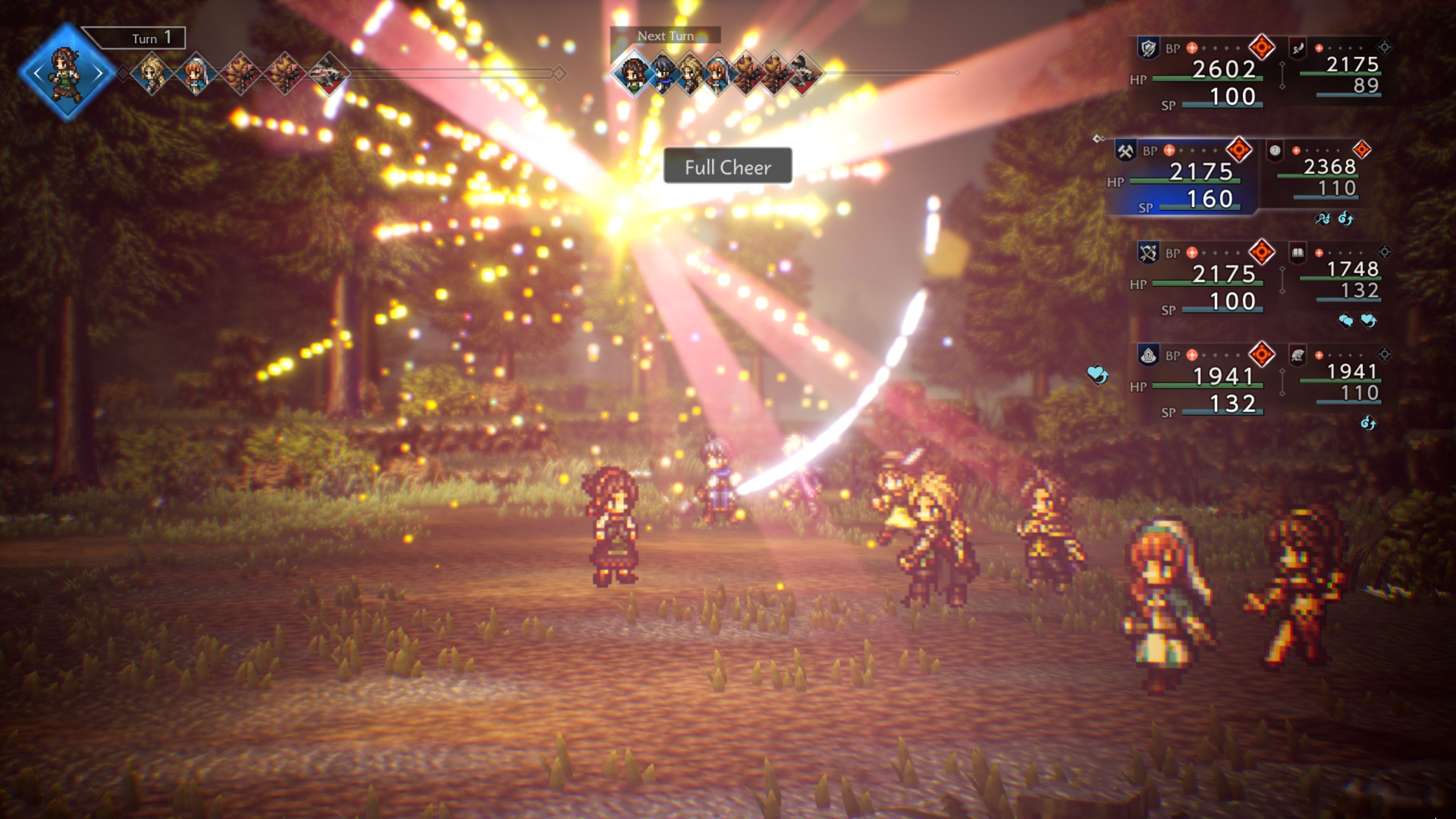The width and height of the screenshot is (1456, 819).
Task: Open the small diamond node above Hunter panel
Action: [x=1282, y=269]
